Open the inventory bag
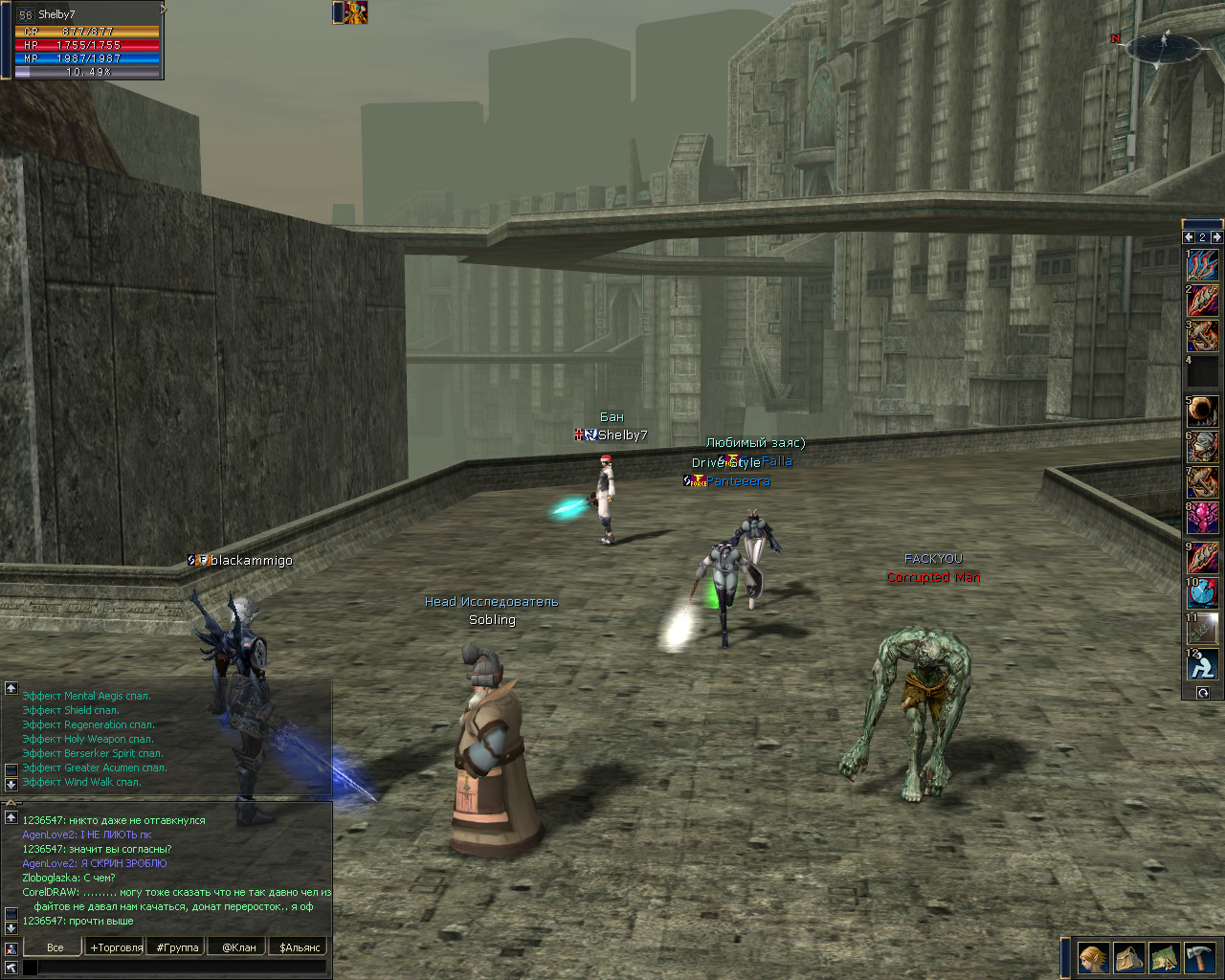 click(x=1128, y=957)
